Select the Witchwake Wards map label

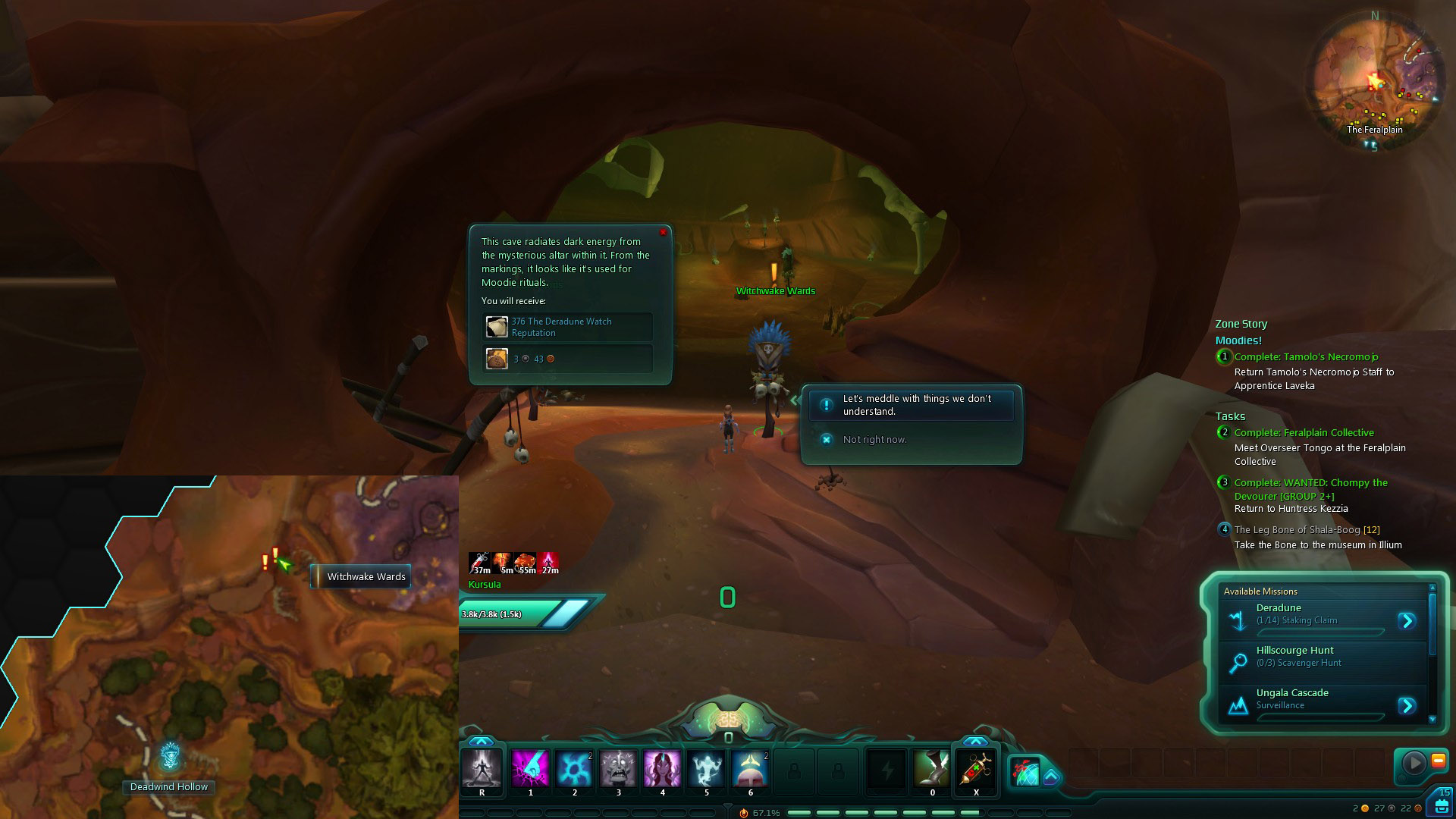point(366,577)
